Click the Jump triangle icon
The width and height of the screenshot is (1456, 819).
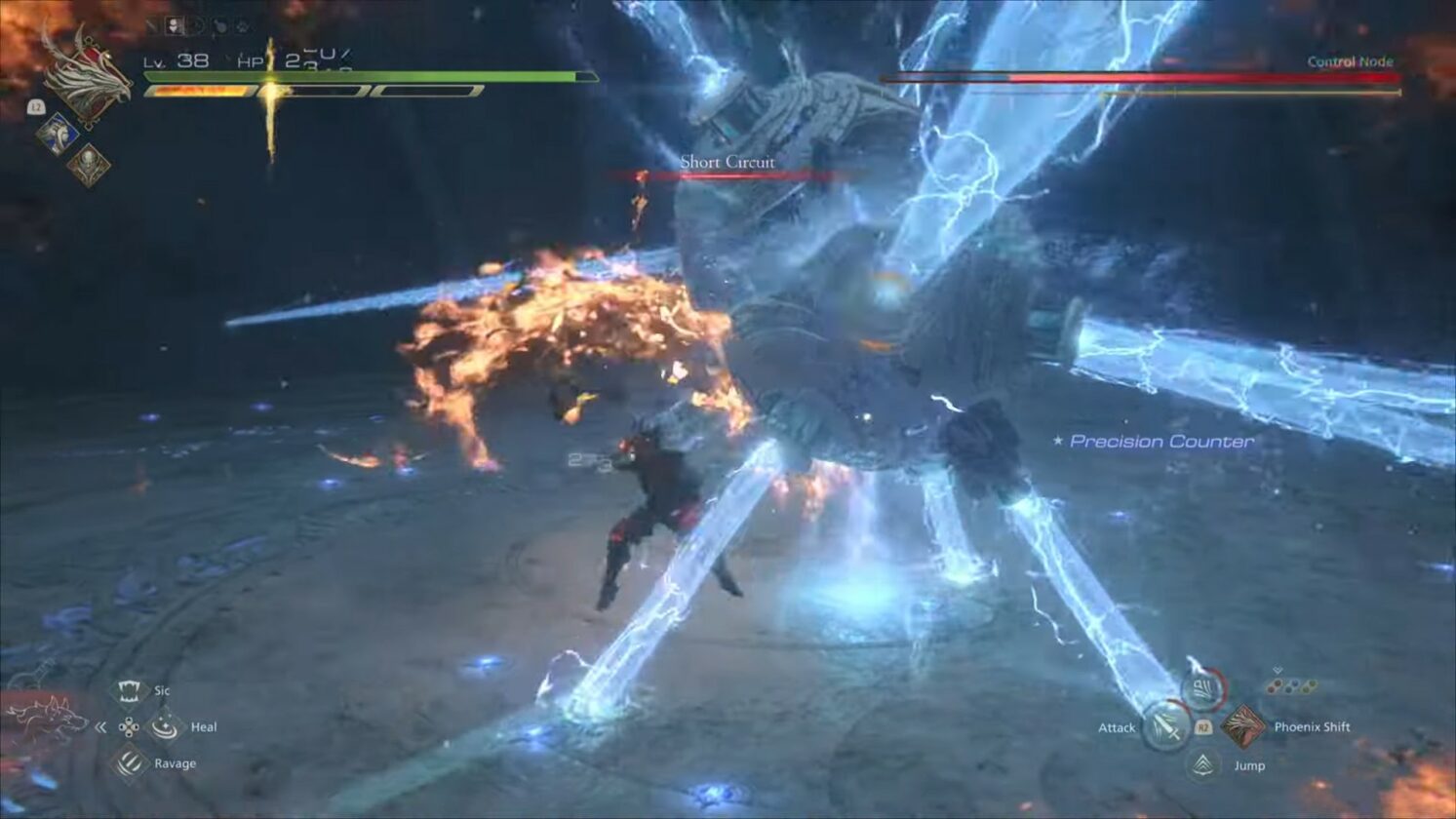tap(1203, 764)
